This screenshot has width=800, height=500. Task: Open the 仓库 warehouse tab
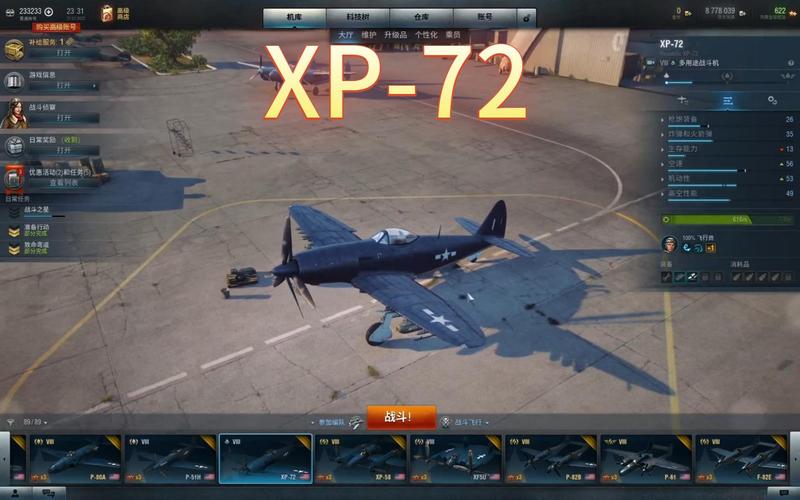[421, 17]
